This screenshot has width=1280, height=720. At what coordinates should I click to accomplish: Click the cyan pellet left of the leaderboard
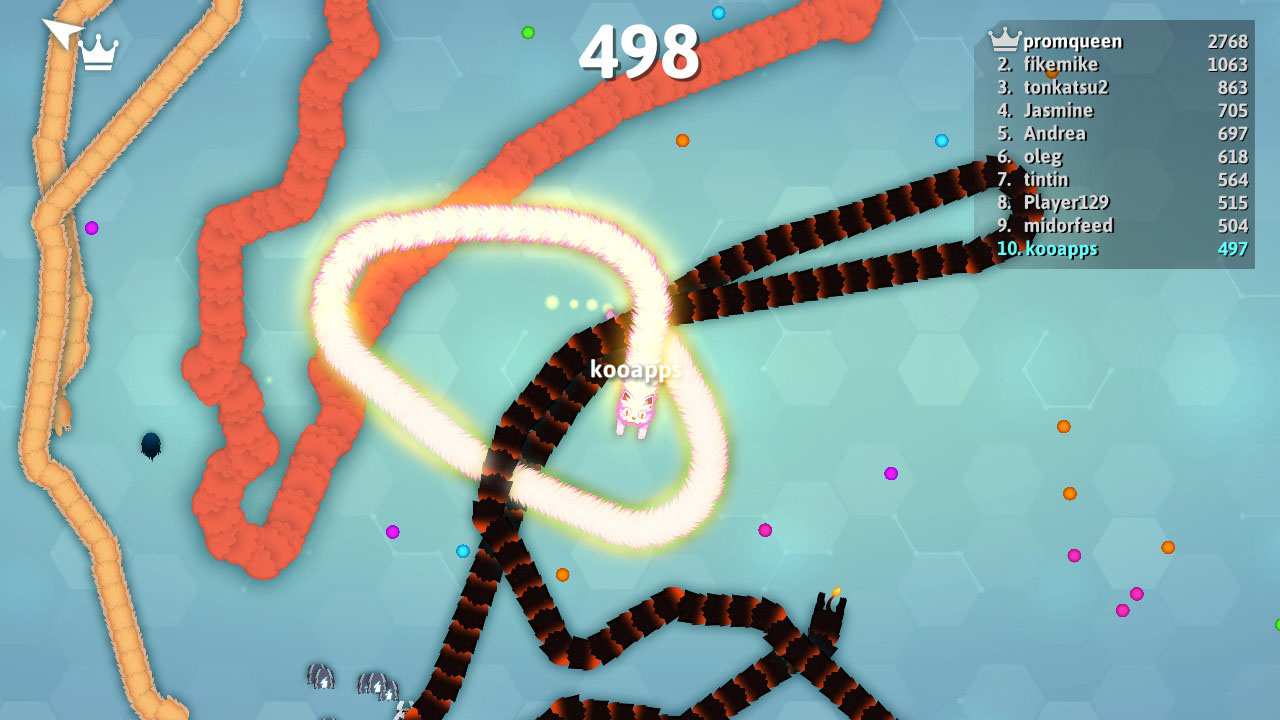coord(940,139)
